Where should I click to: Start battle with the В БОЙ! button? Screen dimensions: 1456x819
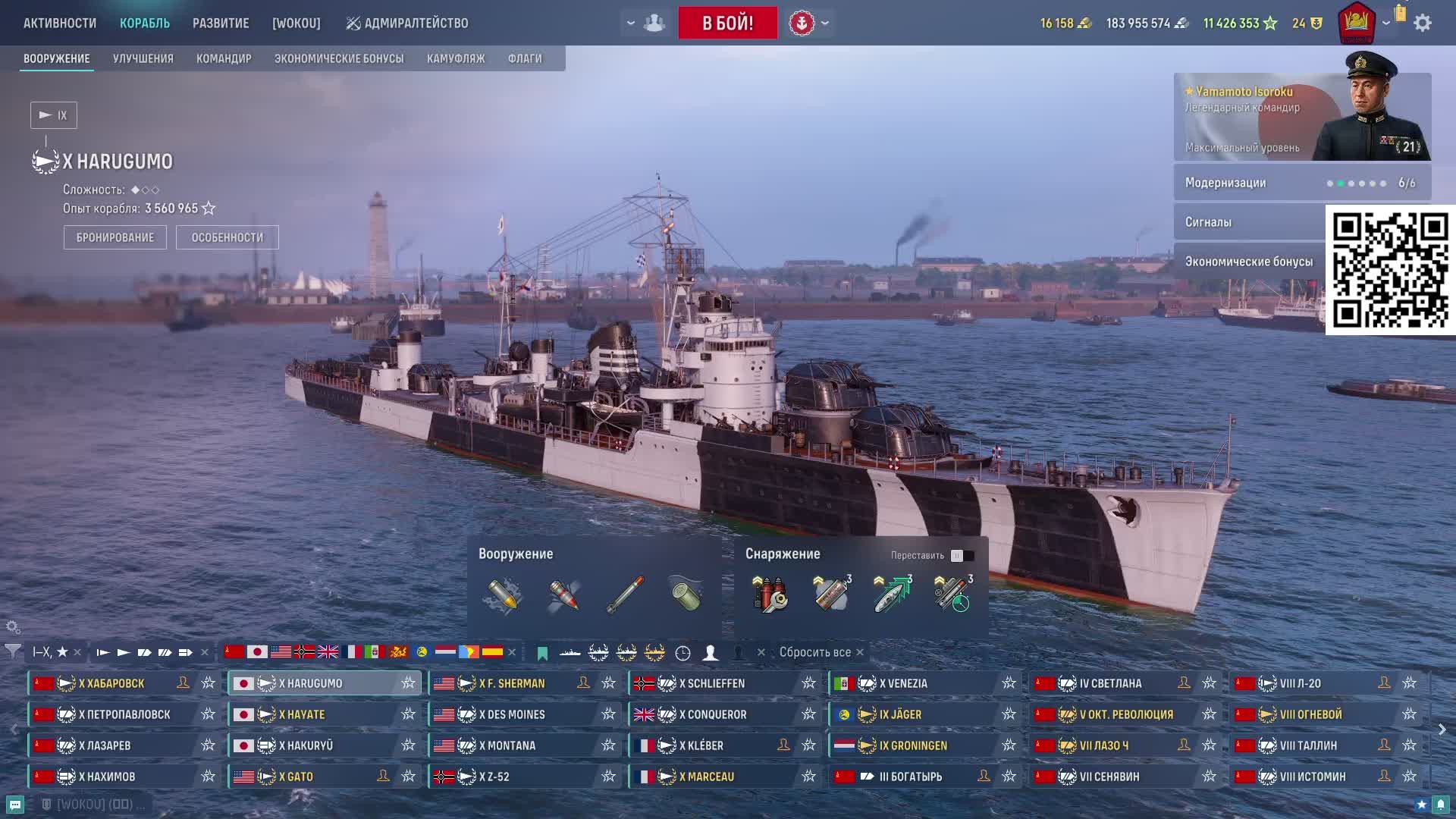[727, 23]
